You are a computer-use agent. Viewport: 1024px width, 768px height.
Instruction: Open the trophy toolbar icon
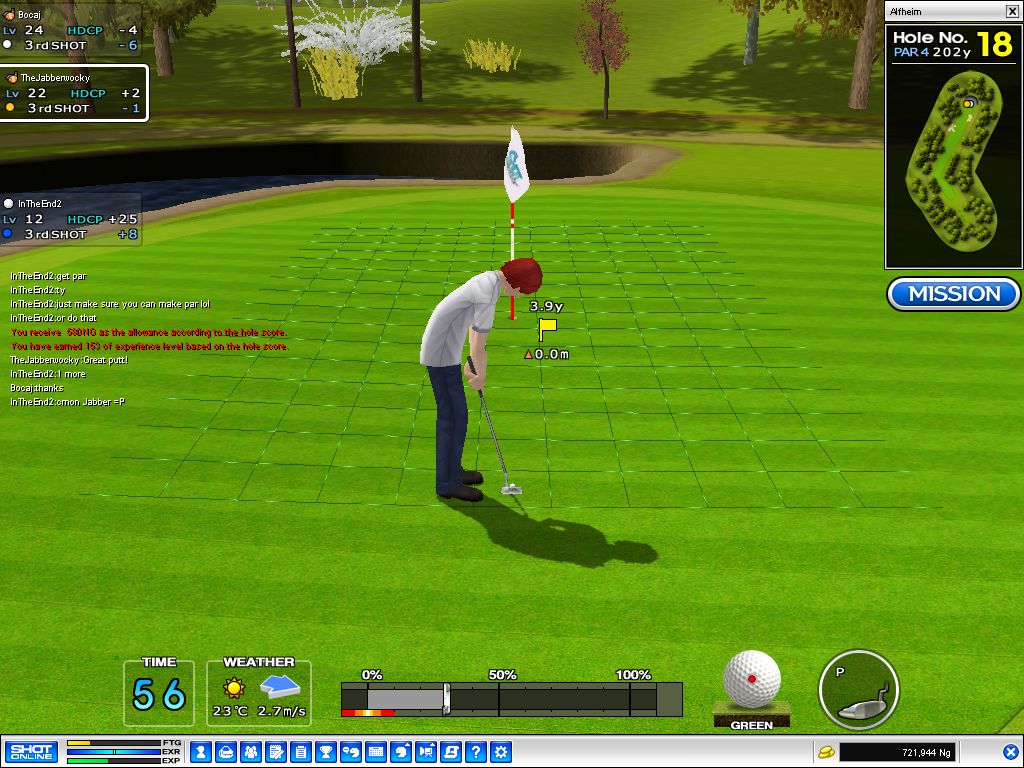click(x=326, y=751)
